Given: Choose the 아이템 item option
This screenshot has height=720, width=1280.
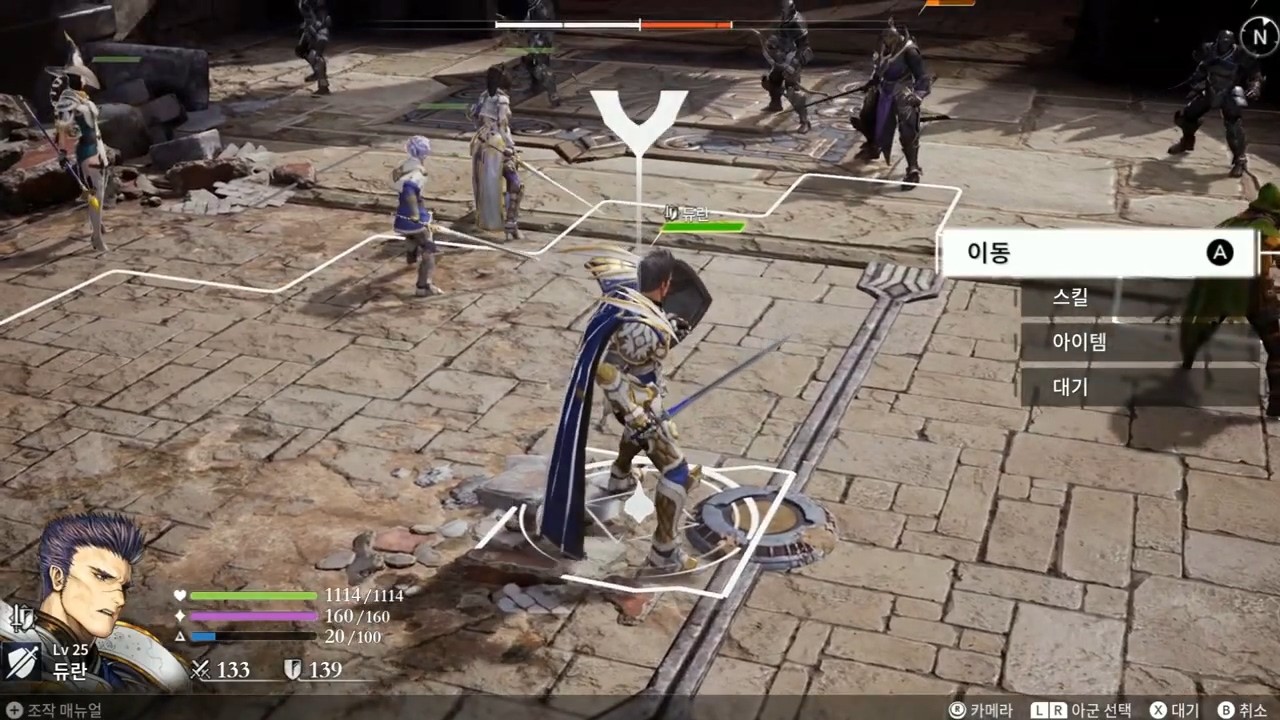Looking at the screenshot, I should click(1138, 342).
